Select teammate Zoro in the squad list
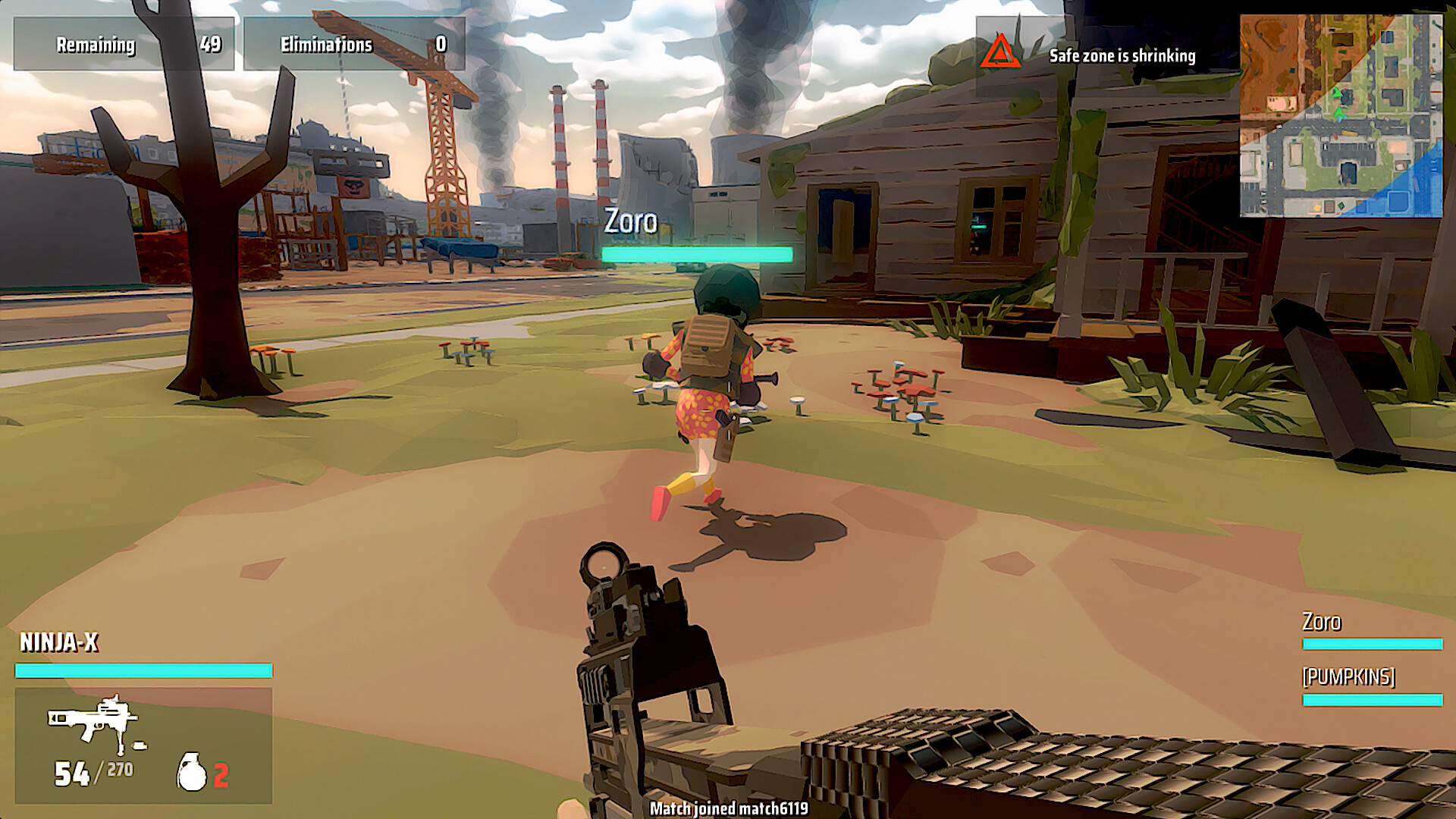Screen dimensions: 1456x819 (1322, 623)
